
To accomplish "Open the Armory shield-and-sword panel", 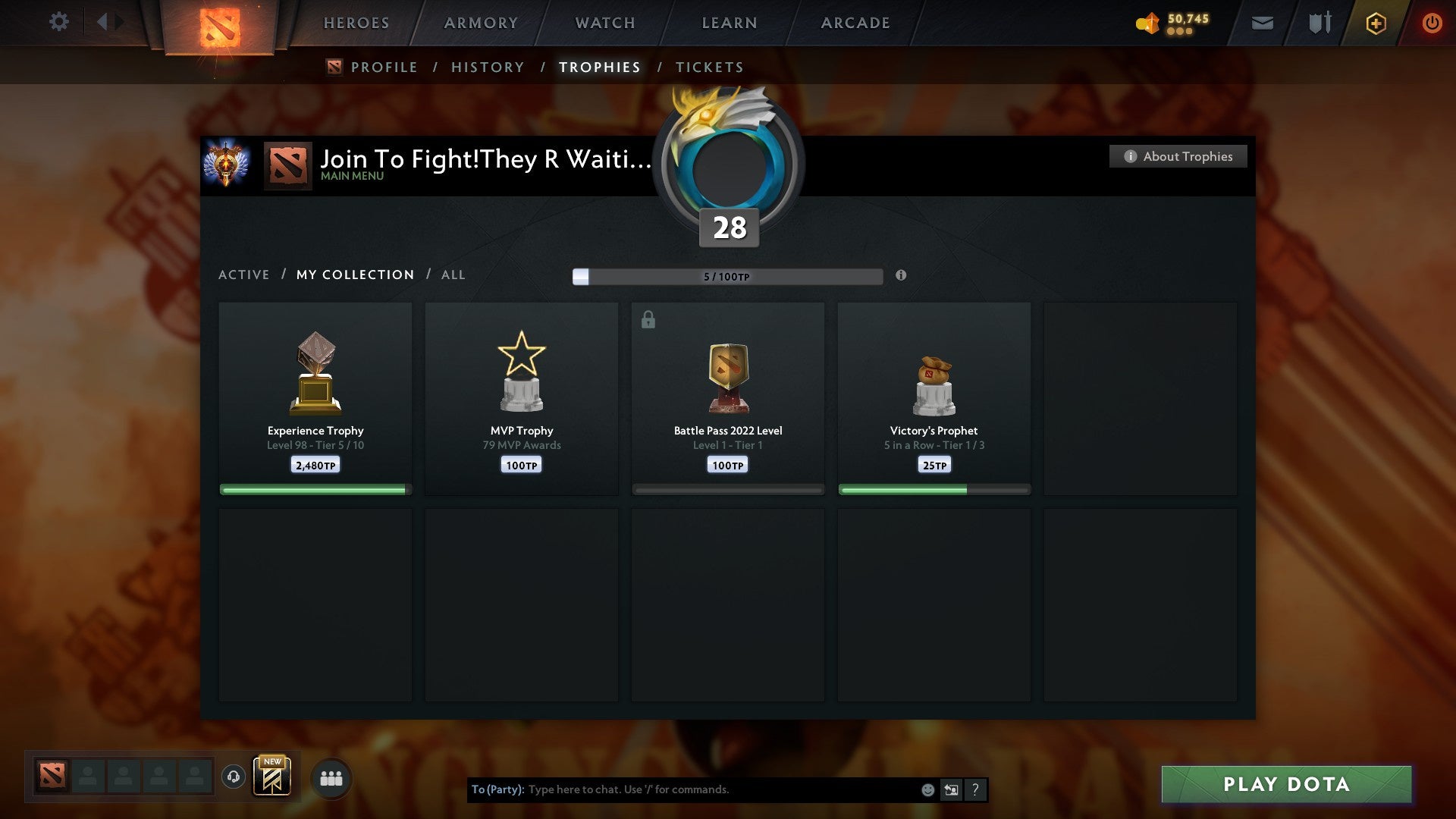I will pyautogui.click(x=1319, y=24).
